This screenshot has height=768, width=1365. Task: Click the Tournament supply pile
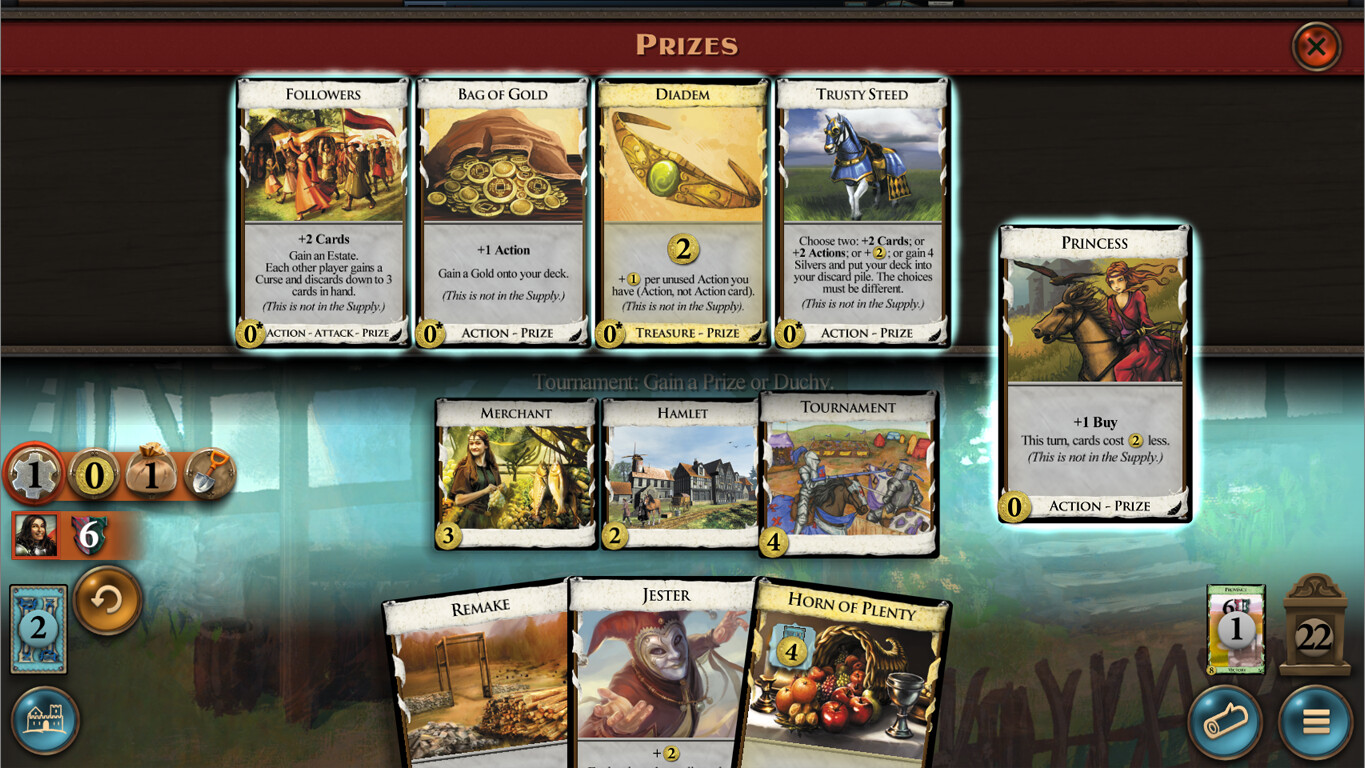point(848,472)
